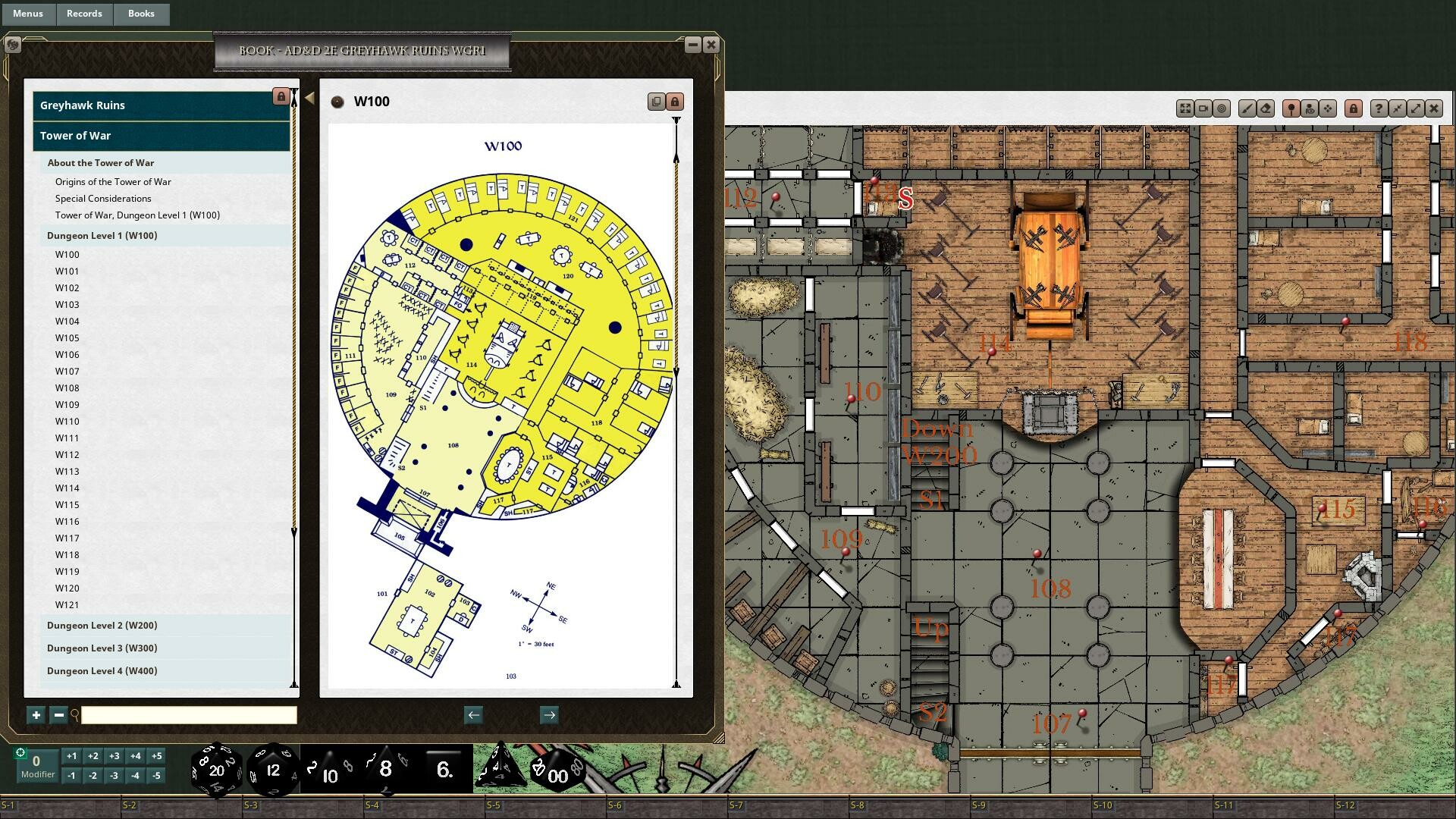Toggle the red map lock icon
Viewport: 1456px width, 819px height.
(x=1354, y=108)
